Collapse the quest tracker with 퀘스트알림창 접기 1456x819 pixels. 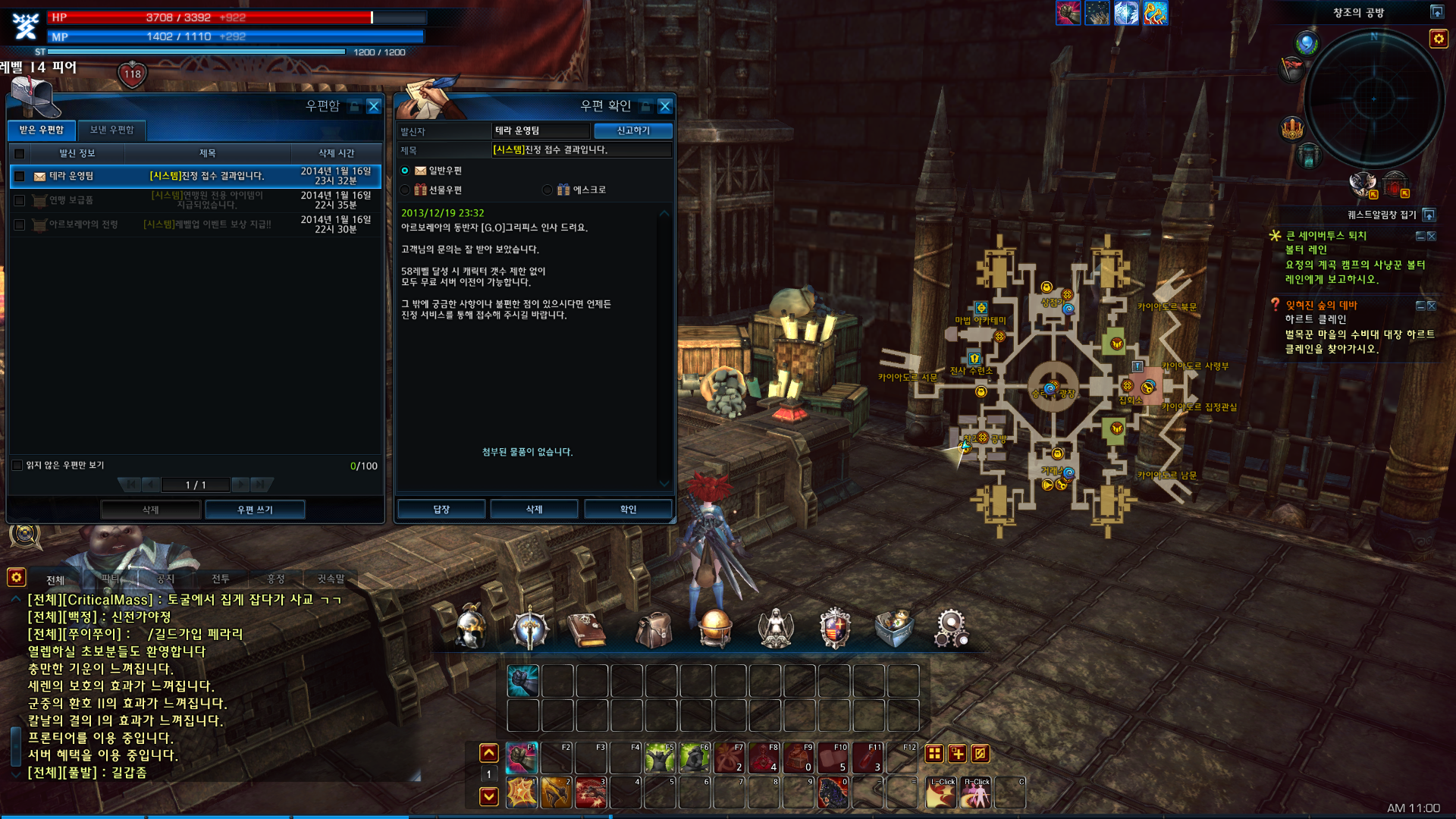(x=1429, y=215)
